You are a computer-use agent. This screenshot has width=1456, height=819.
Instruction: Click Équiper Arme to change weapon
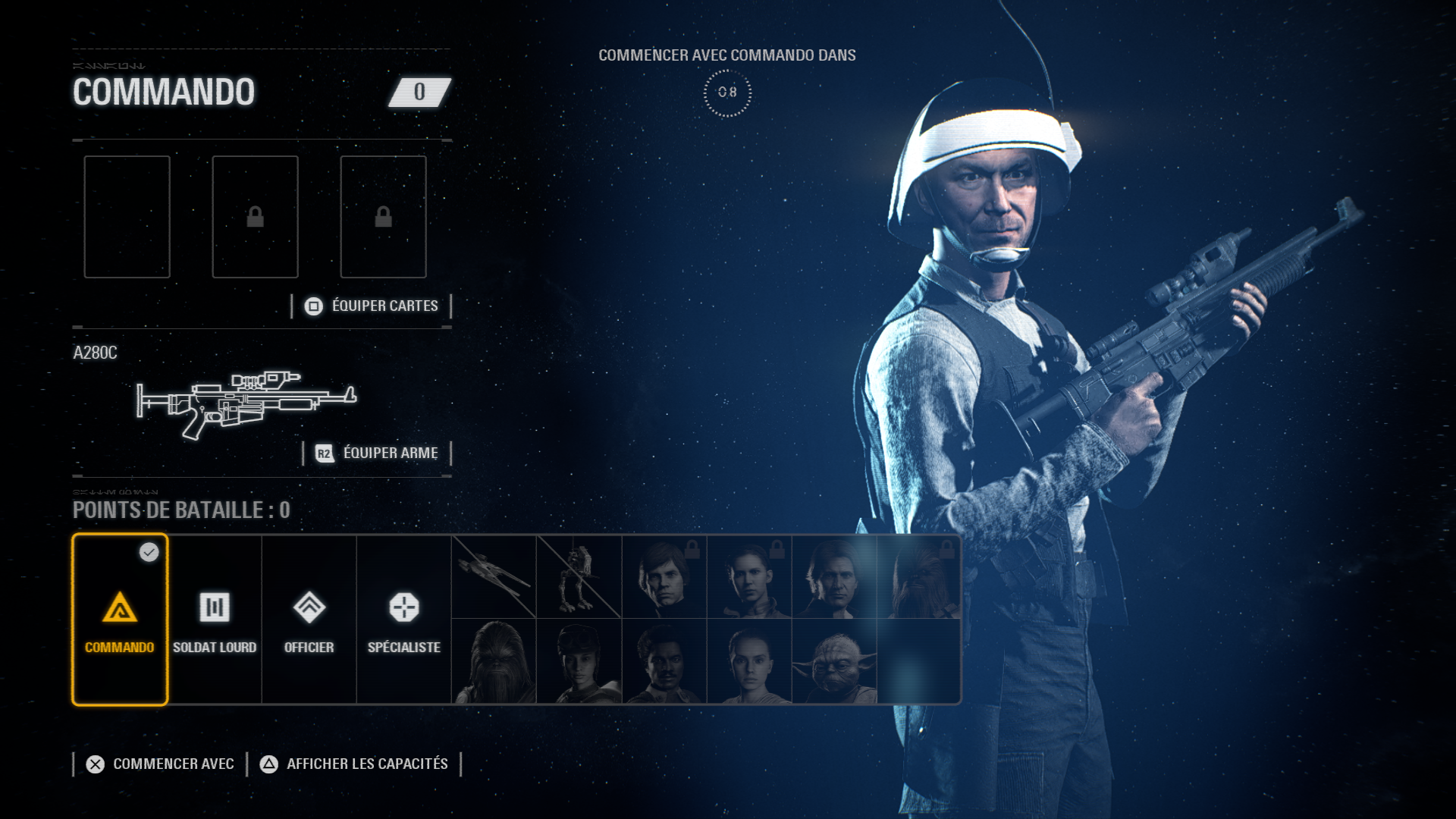tap(377, 453)
